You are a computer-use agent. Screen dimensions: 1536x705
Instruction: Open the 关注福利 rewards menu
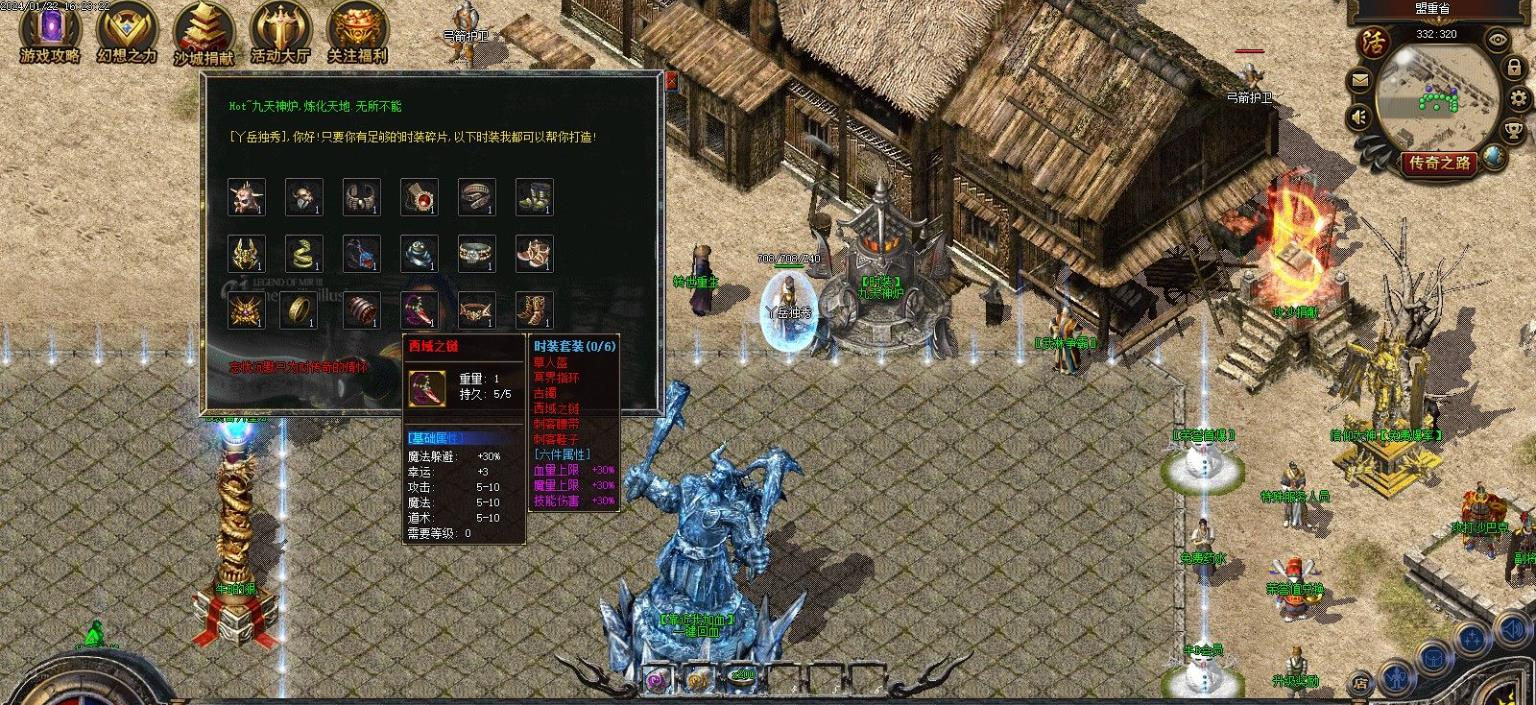(357, 31)
